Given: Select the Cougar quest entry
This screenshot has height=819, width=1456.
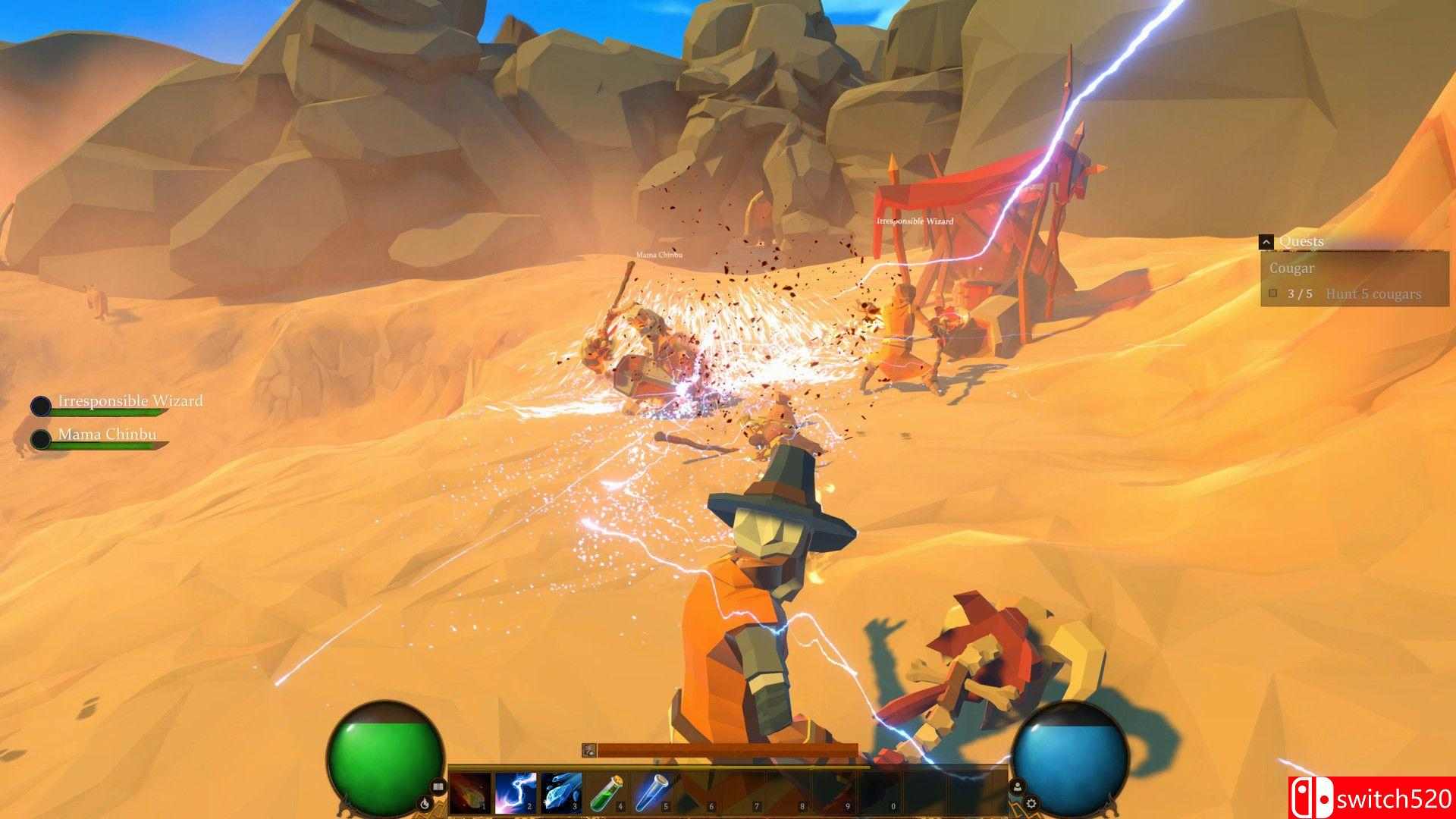Looking at the screenshot, I should (1292, 268).
